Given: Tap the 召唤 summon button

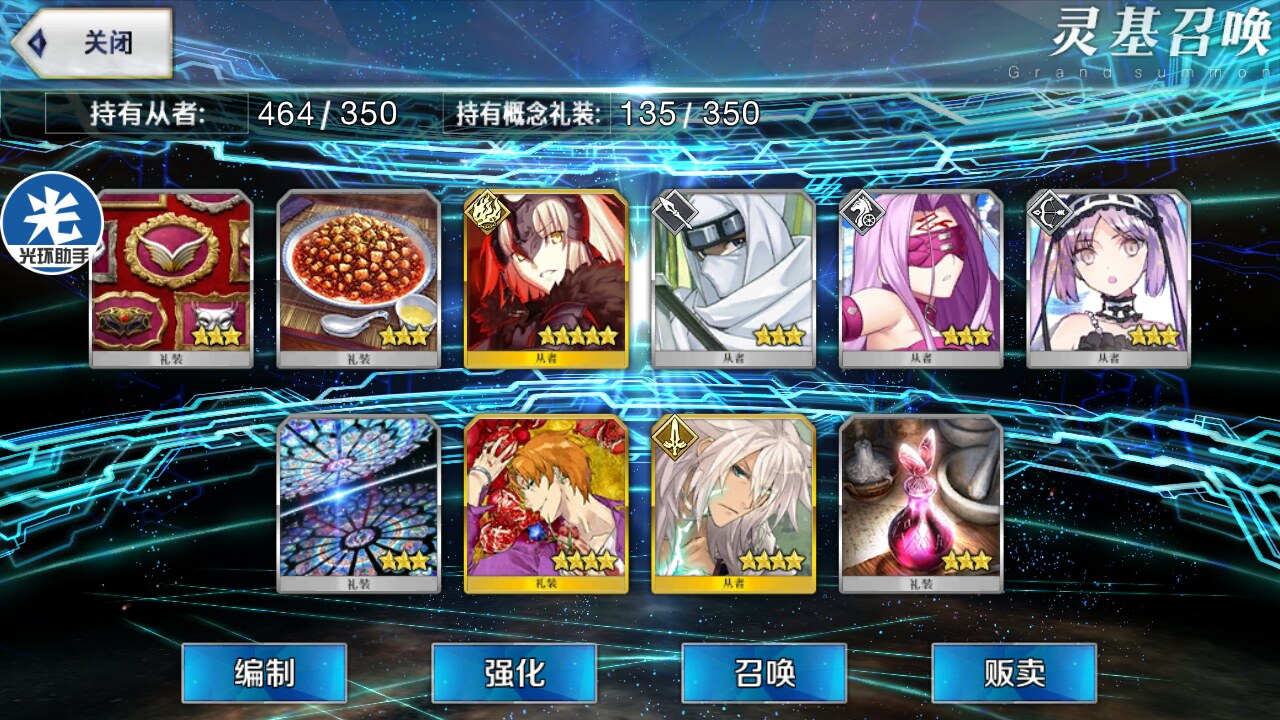Looking at the screenshot, I should 764,673.
